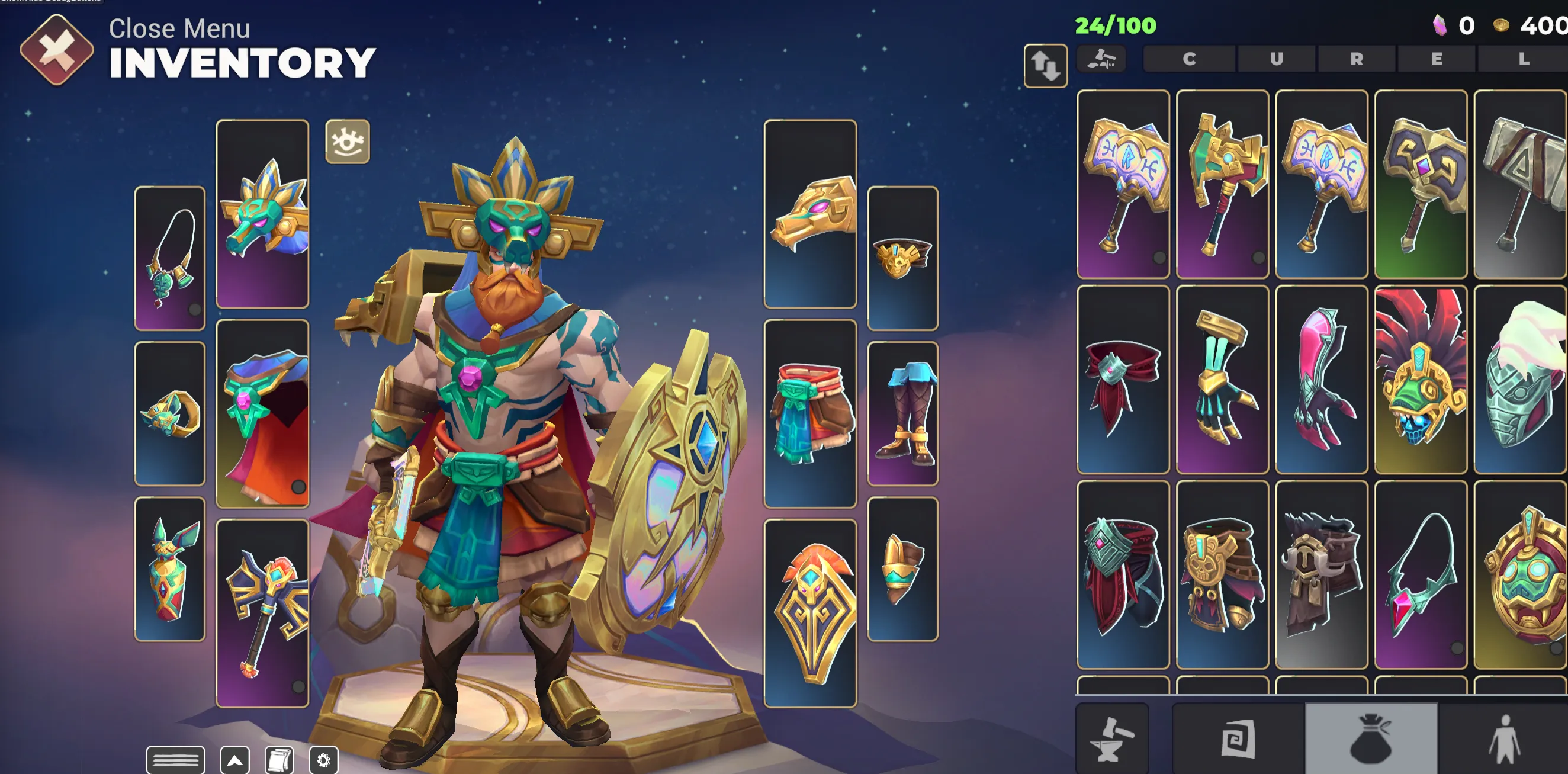Image resolution: width=1568 pixels, height=774 pixels.
Task: Open the settings gear icon
Action: pos(323,759)
